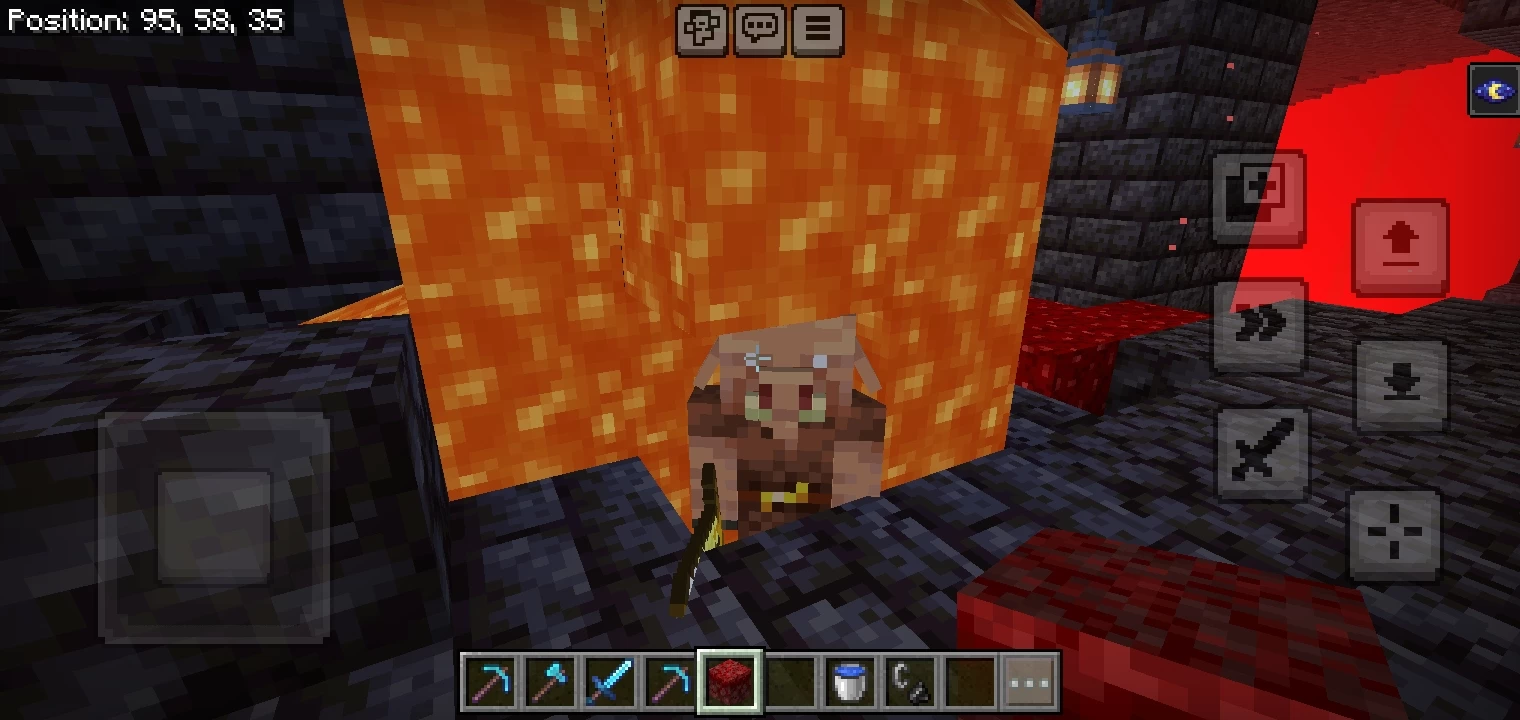Choose the powder snow bucket slot

pyautogui.click(x=851, y=683)
